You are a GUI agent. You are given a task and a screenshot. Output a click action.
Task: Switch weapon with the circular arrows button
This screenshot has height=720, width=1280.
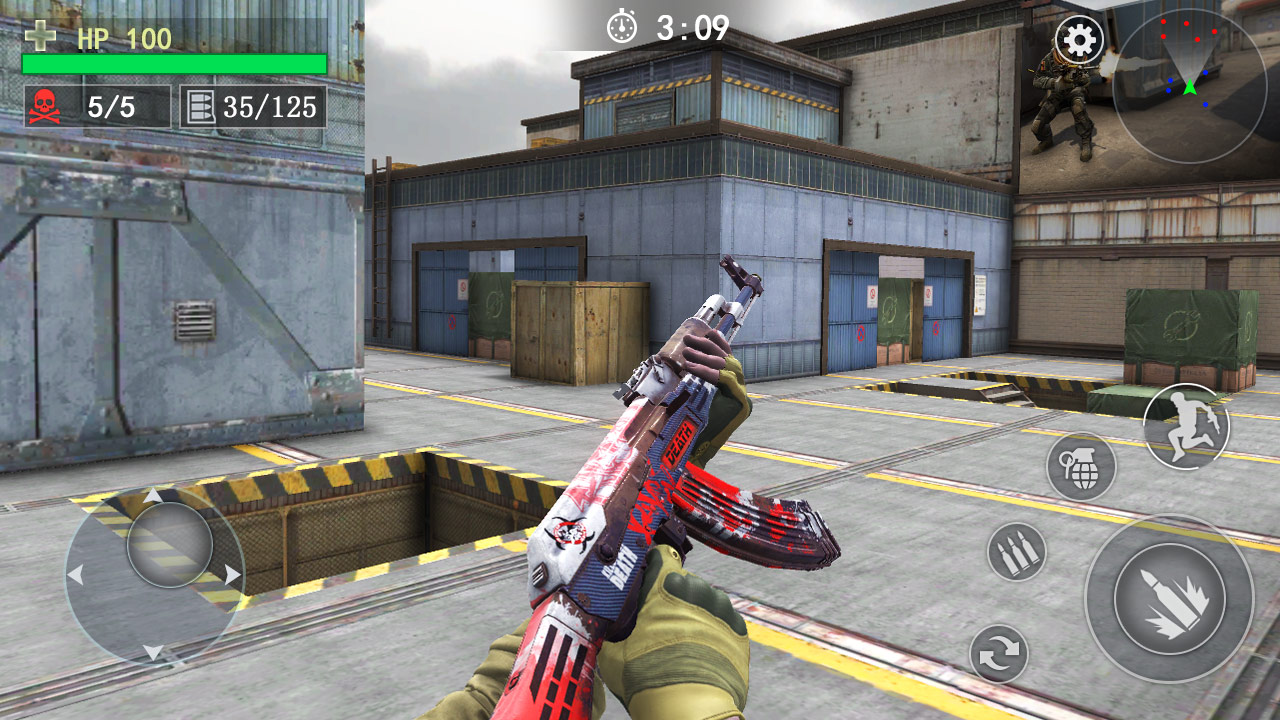point(999,654)
